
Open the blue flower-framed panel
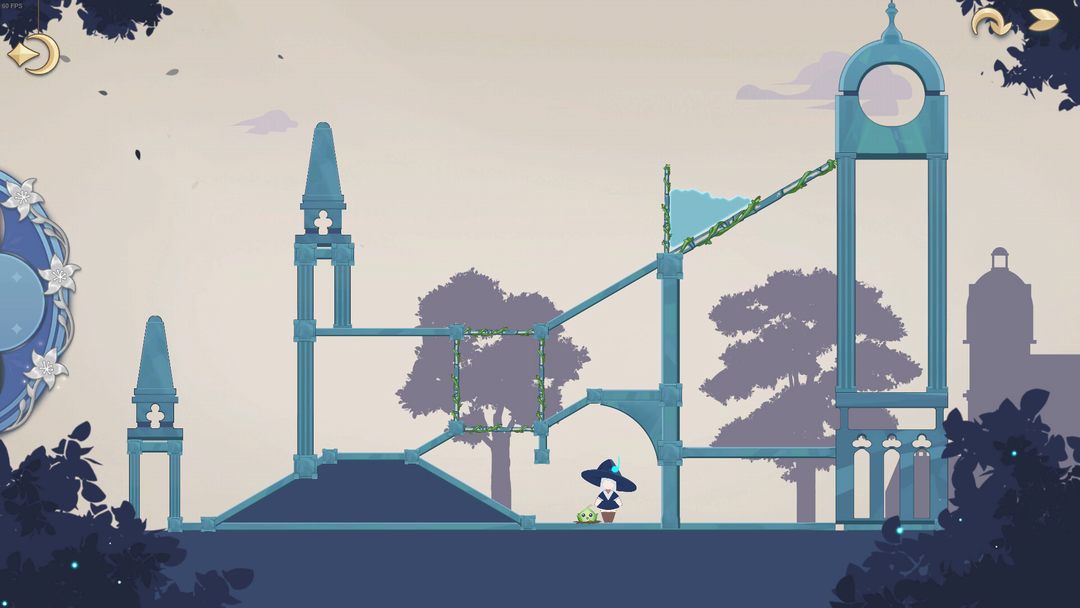[x=28, y=300]
